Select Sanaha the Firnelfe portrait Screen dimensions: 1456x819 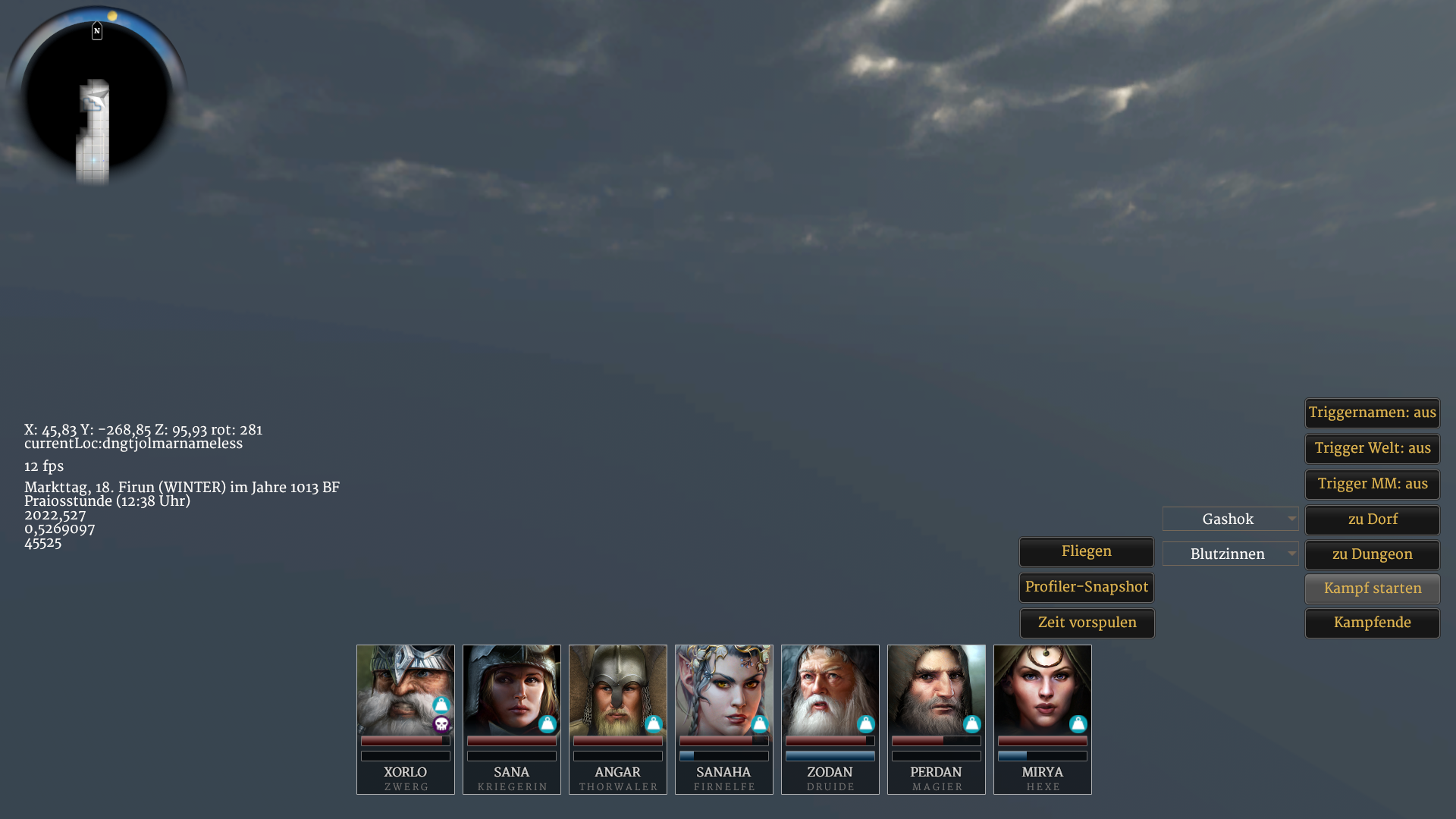pos(724,690)
